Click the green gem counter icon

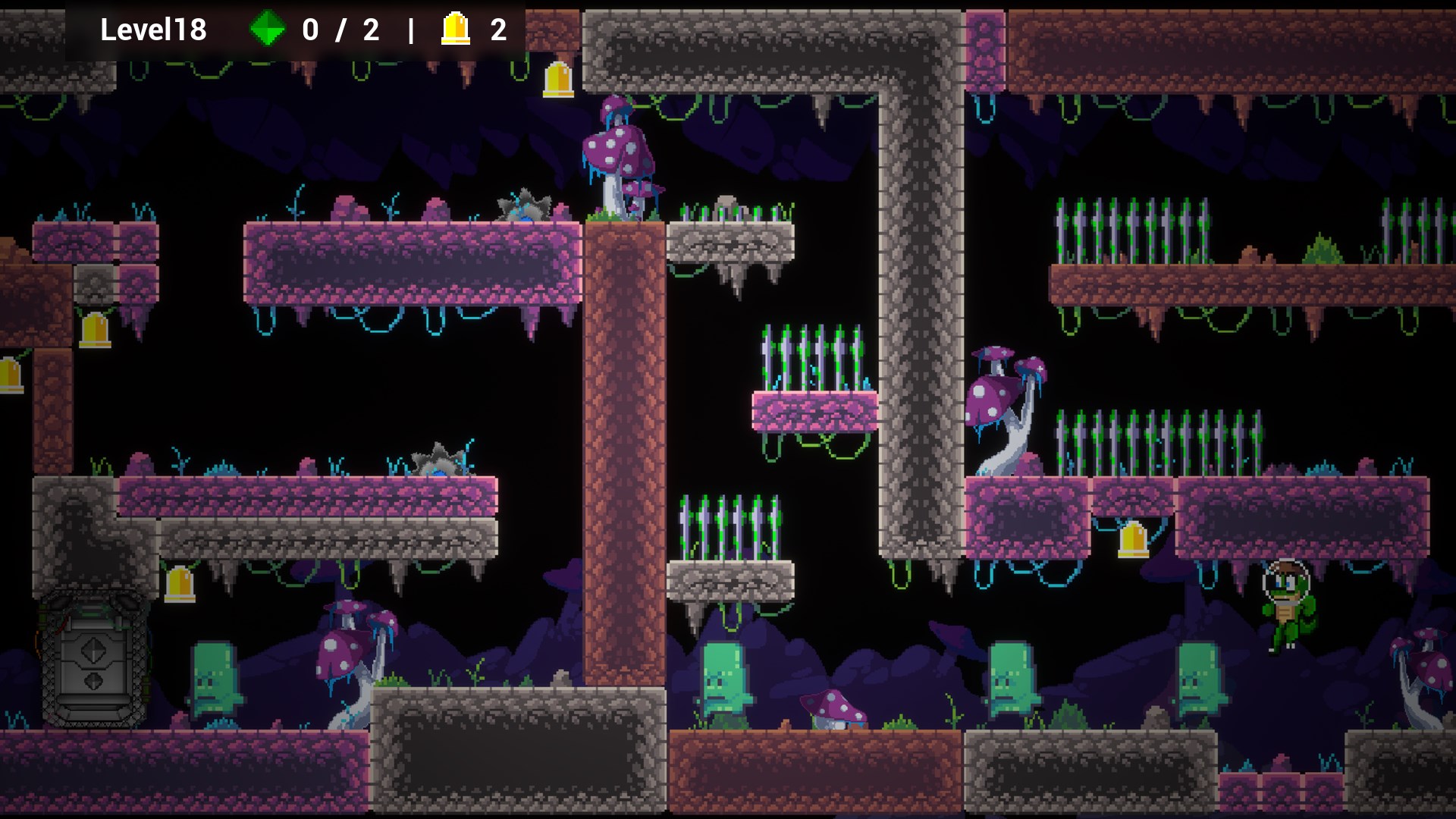point(267,29)
